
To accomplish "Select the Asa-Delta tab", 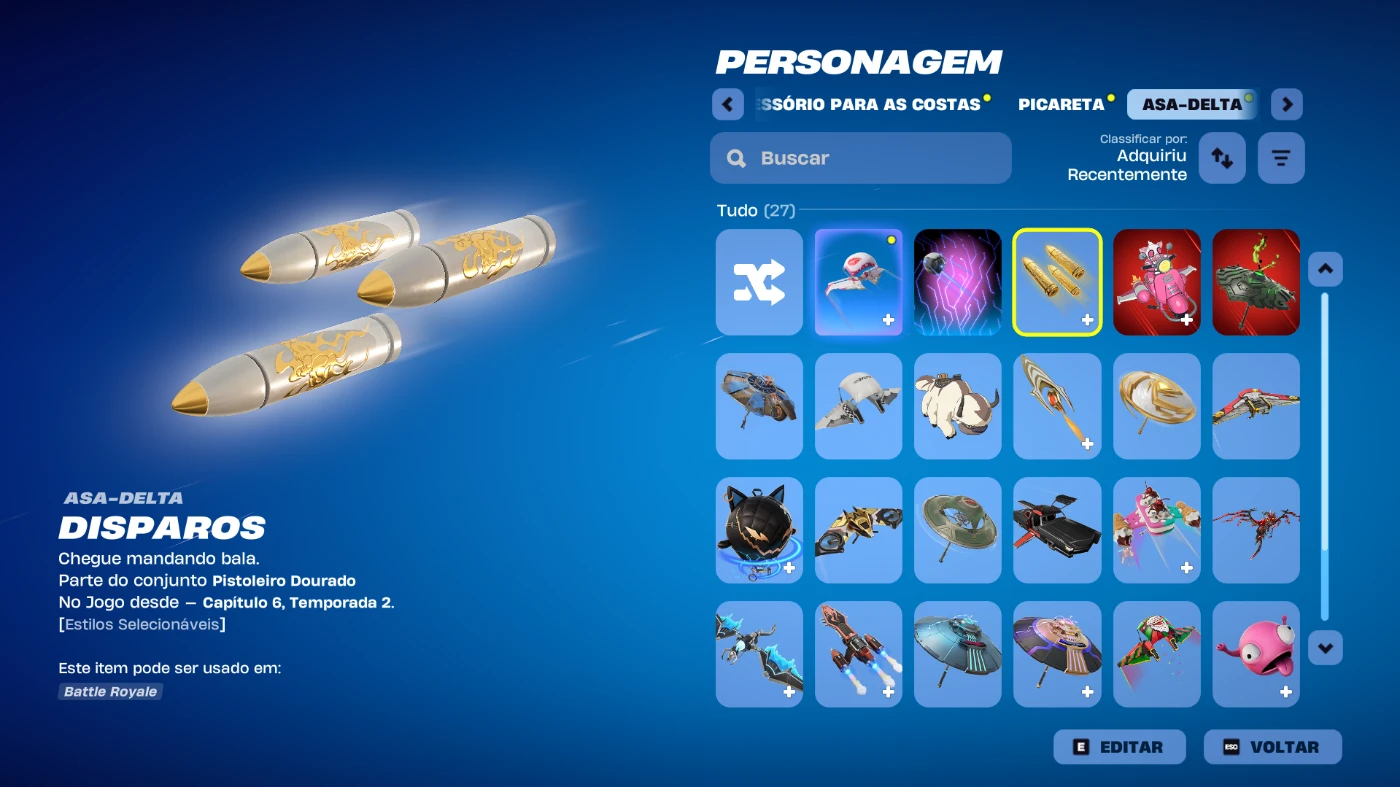I will pyautogui.click(x=1191, y=104).
